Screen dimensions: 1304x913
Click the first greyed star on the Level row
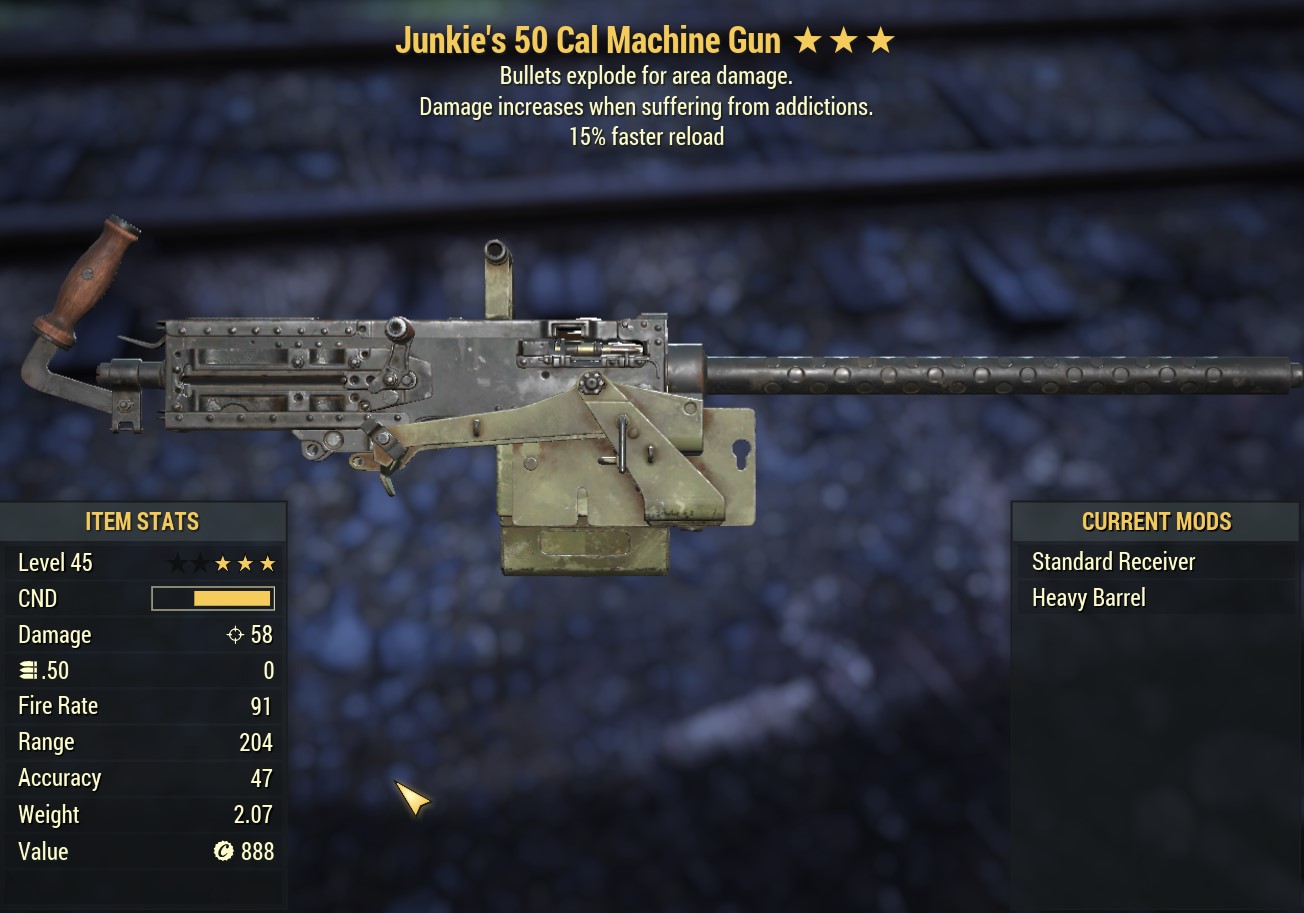(x=176, y=562)
